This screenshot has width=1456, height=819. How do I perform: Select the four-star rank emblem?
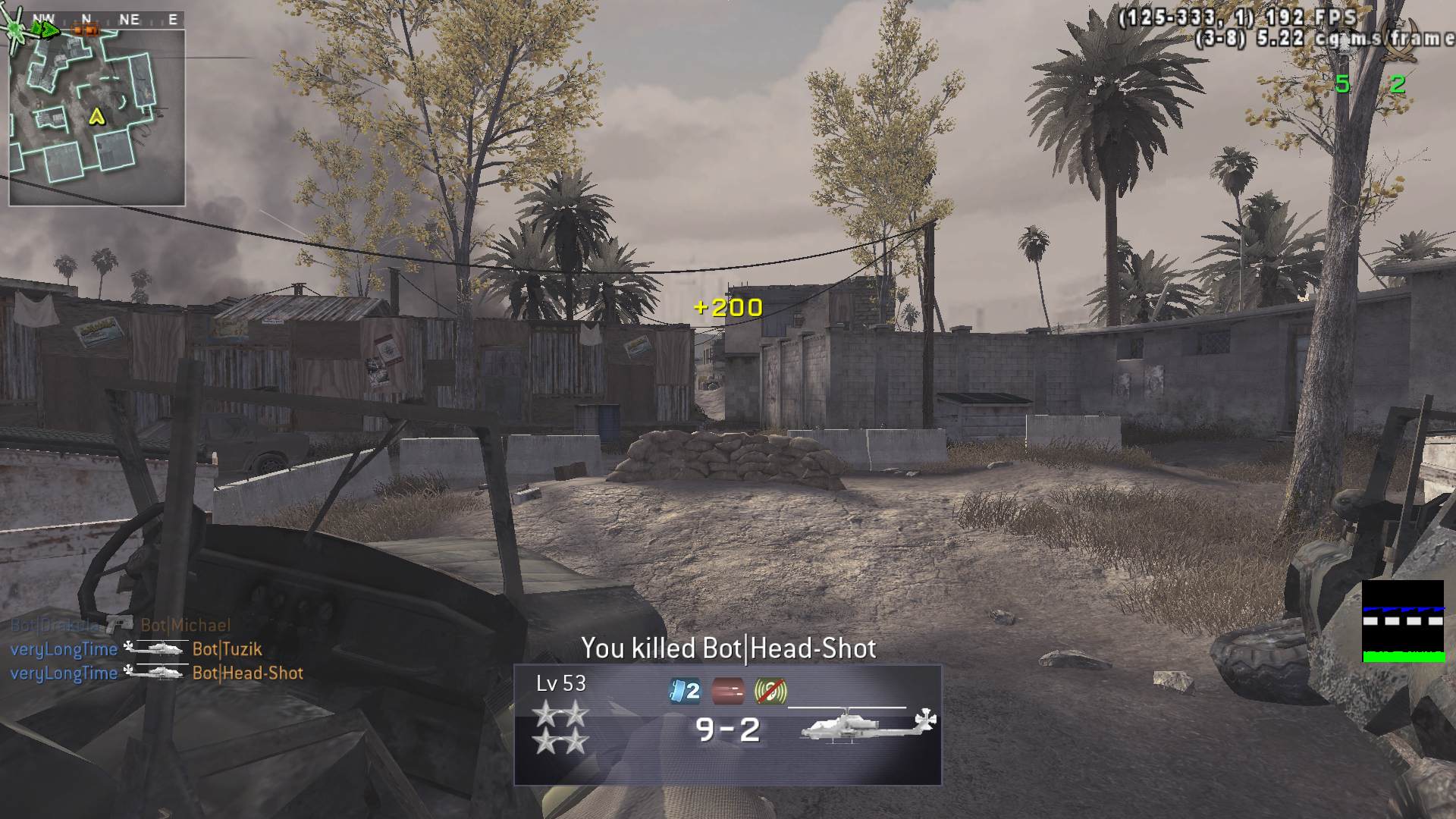click(560, 726)
